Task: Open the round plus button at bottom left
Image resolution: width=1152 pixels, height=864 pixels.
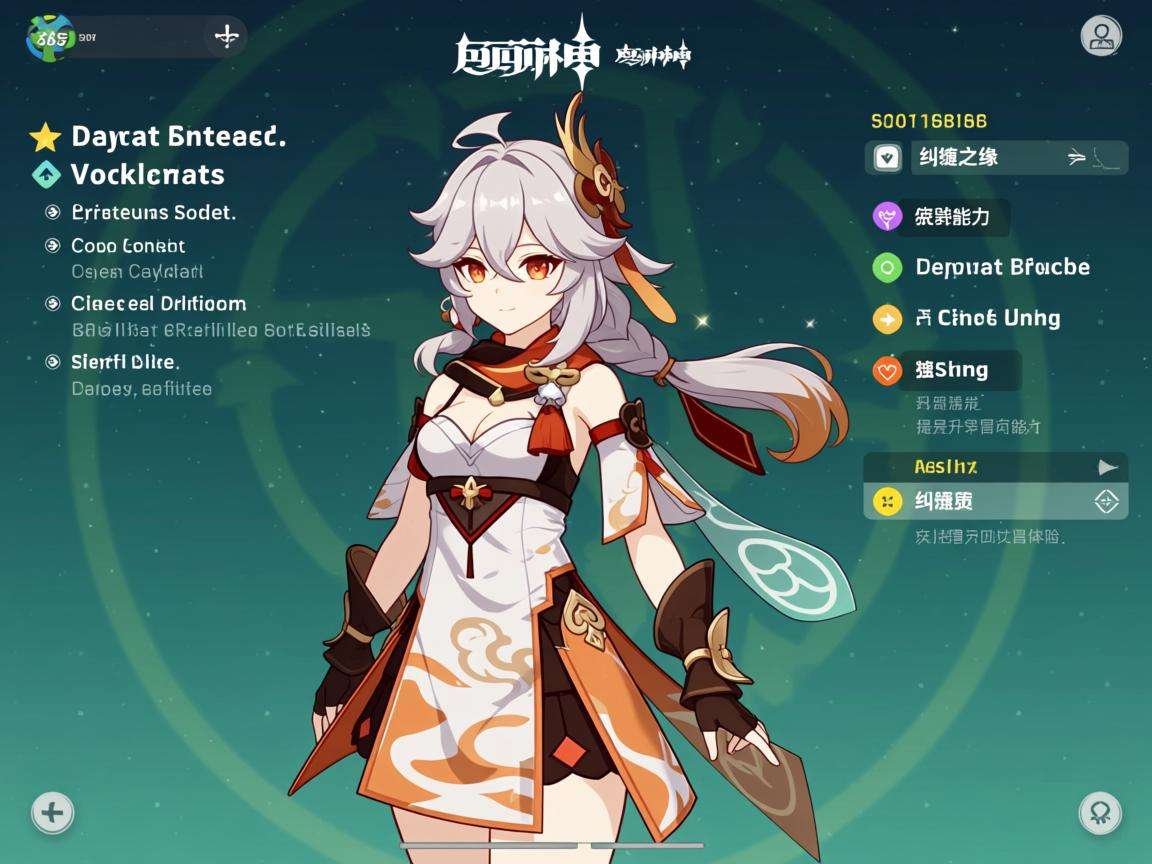Action: pyautogui.click(x=52, y=812)
